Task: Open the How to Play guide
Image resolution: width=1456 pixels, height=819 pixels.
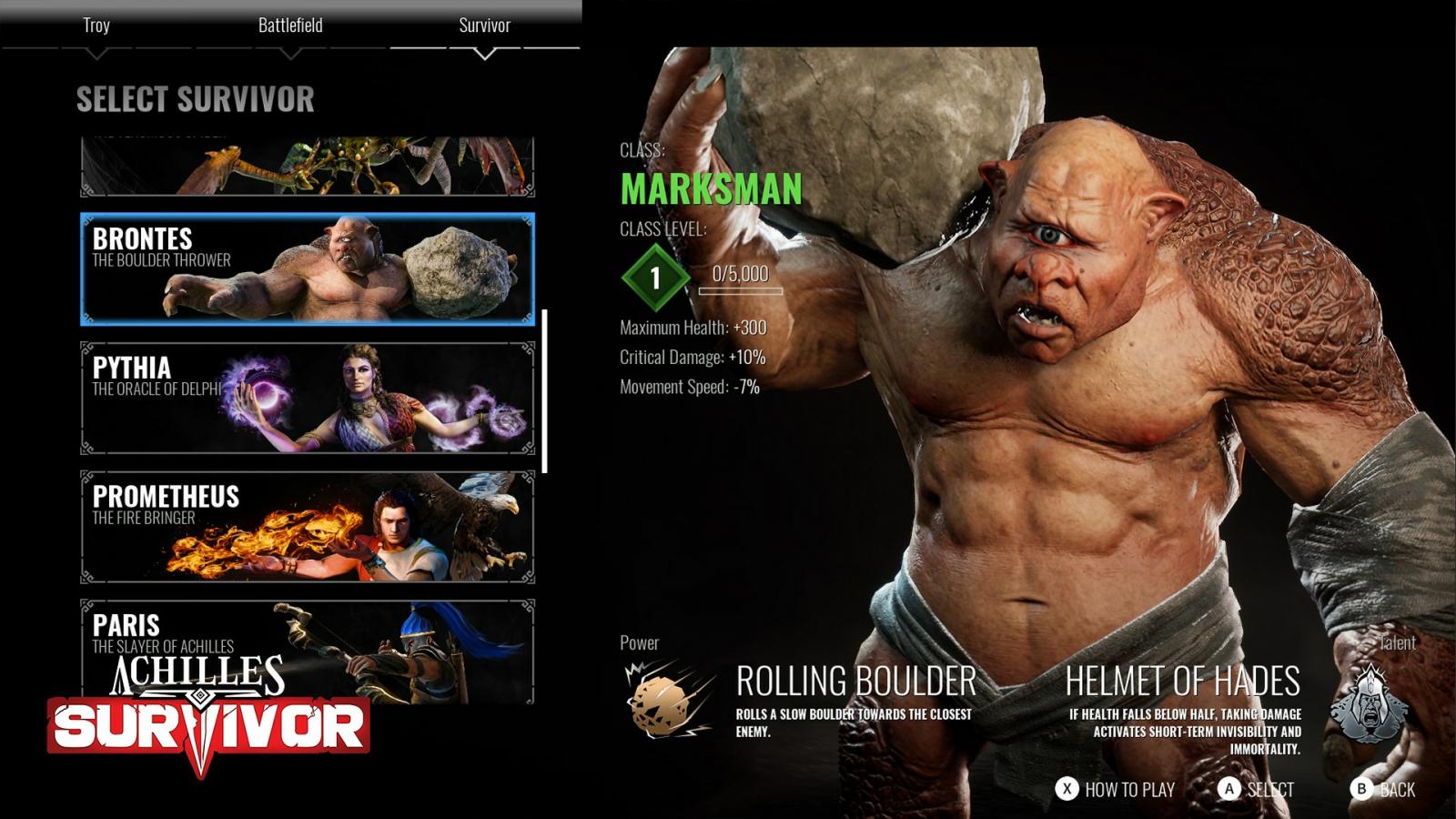Action: click(x=1115, y=789)
